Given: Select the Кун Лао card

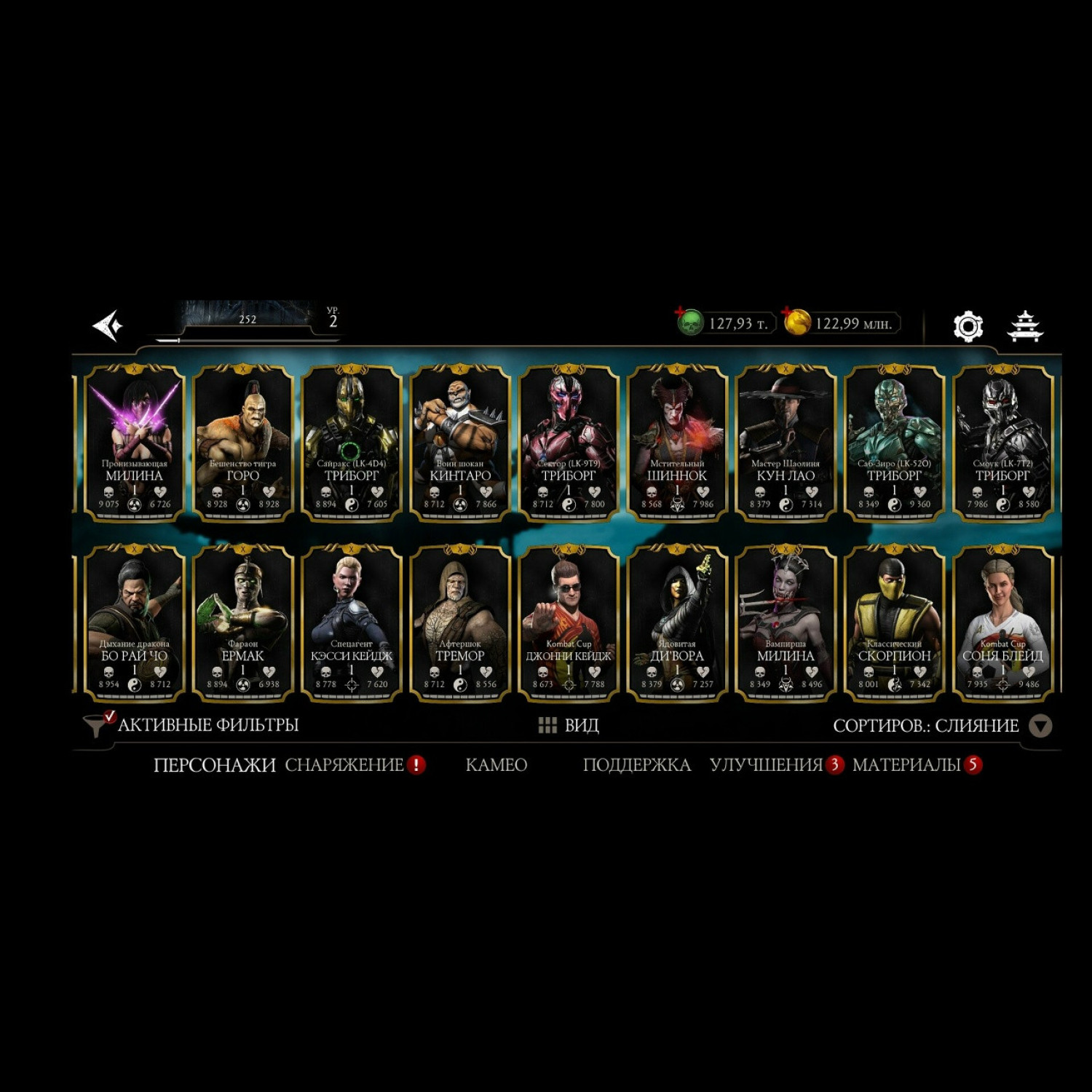Looking at the screenshot, I should 786,443.
